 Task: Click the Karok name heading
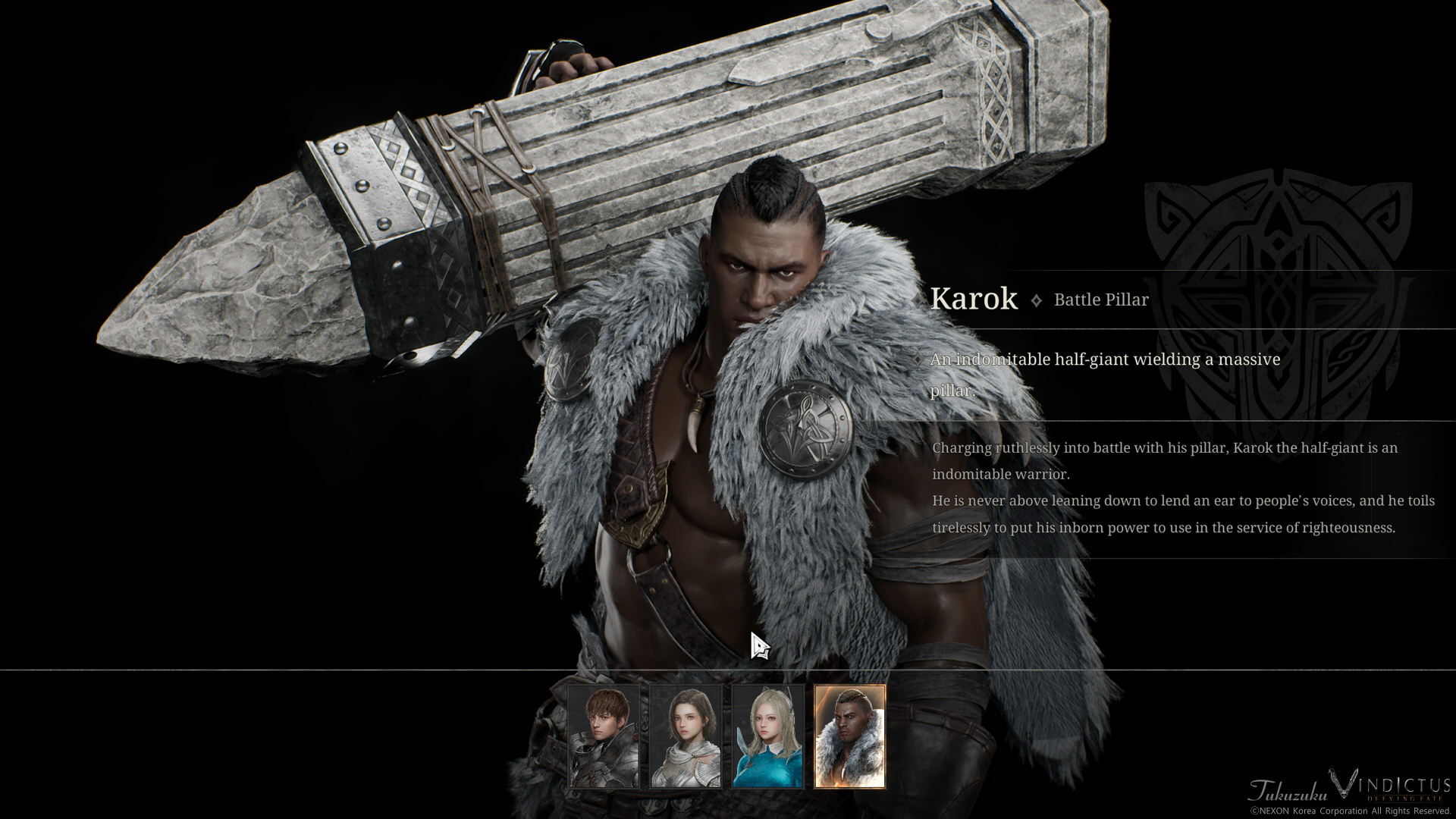click(x=973, y=299)
